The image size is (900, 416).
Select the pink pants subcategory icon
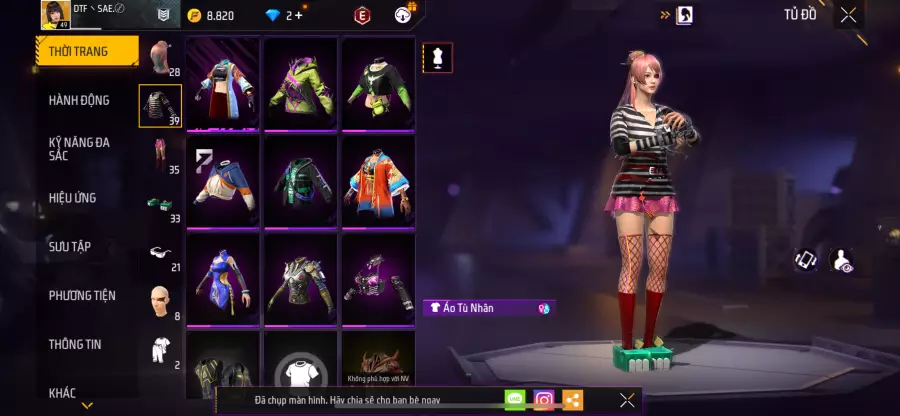tap(160, 155)
